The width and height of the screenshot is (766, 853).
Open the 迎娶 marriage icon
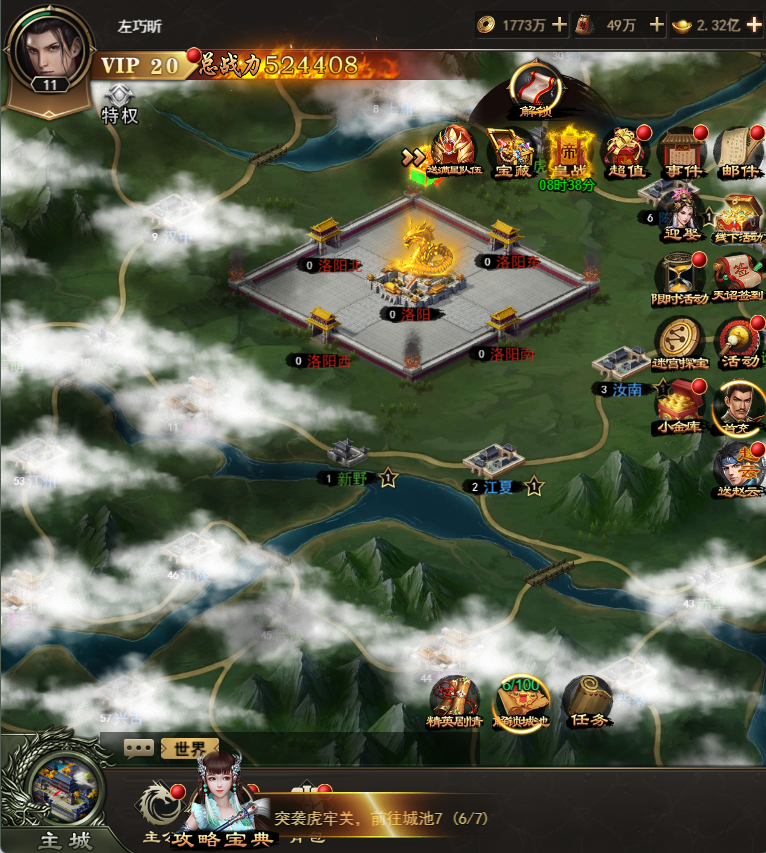pyautogui.click(x=680, y=217)
